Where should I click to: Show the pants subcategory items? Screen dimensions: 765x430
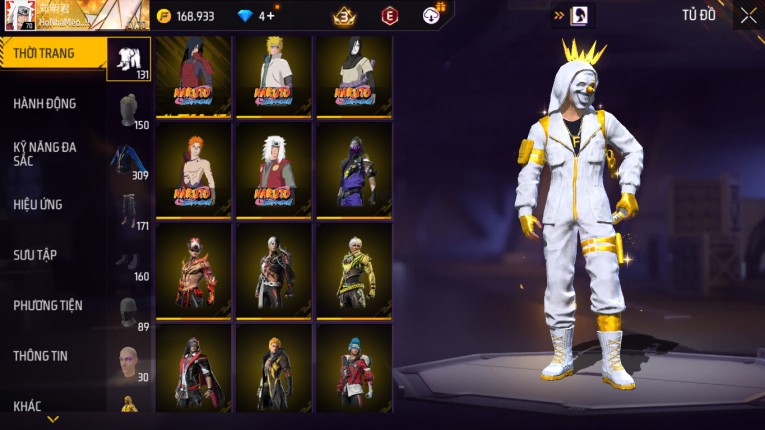pos(128,210)
